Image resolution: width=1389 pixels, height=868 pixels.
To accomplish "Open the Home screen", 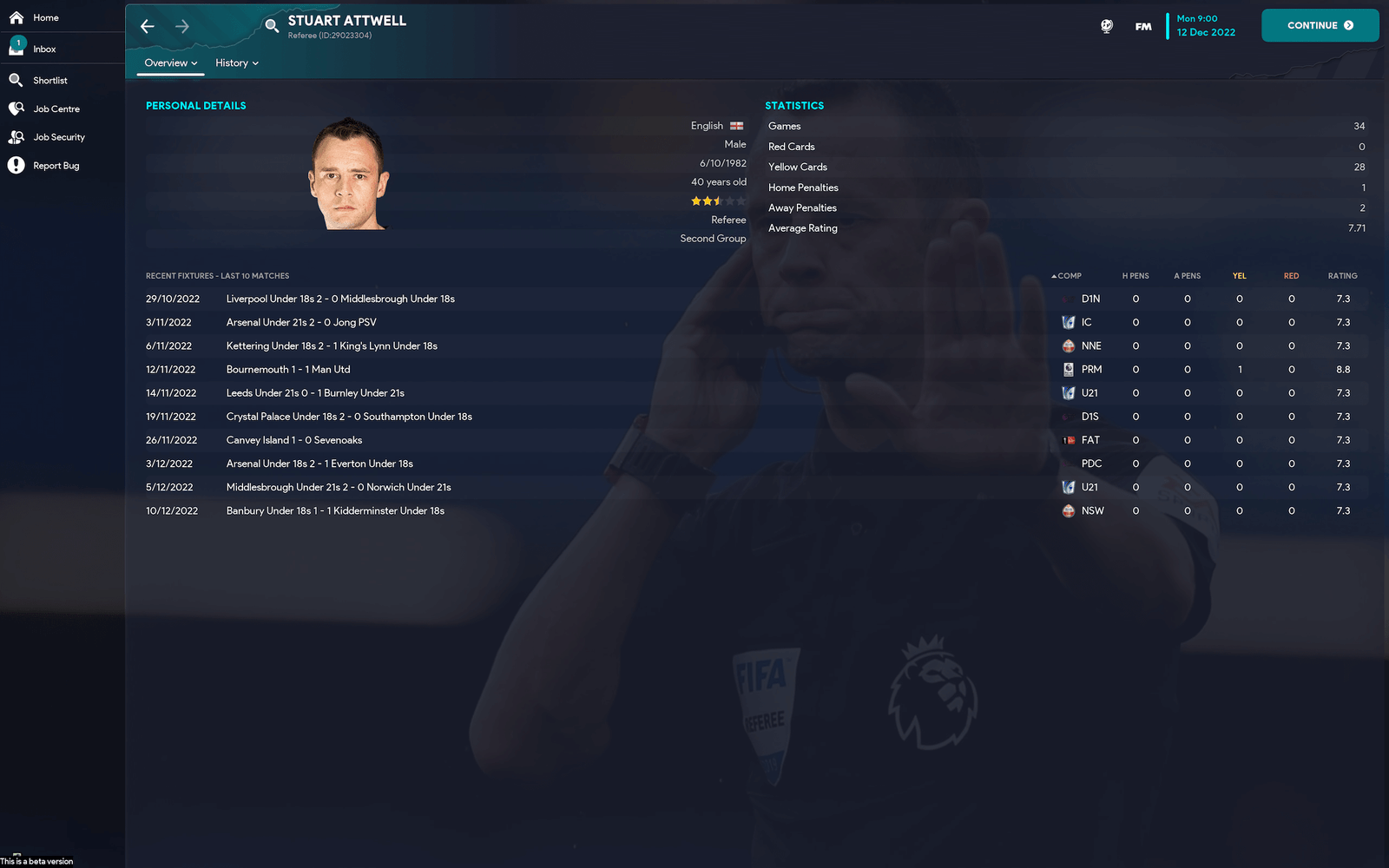I will point(45,17).
